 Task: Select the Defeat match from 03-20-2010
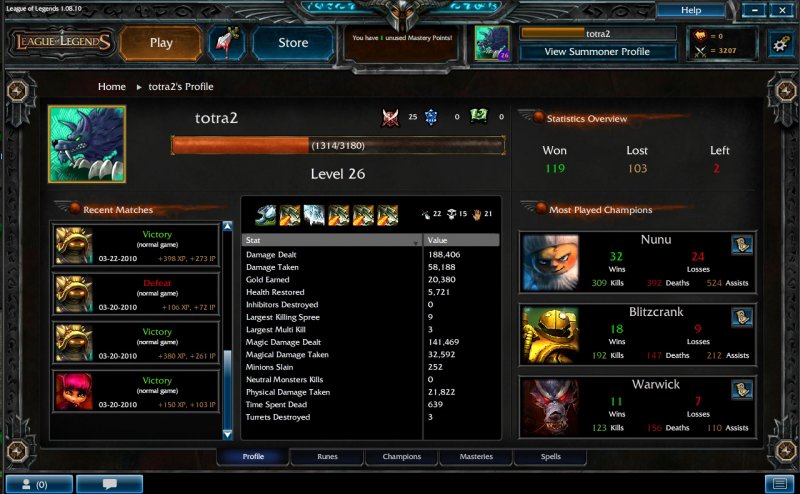[135, 295]
